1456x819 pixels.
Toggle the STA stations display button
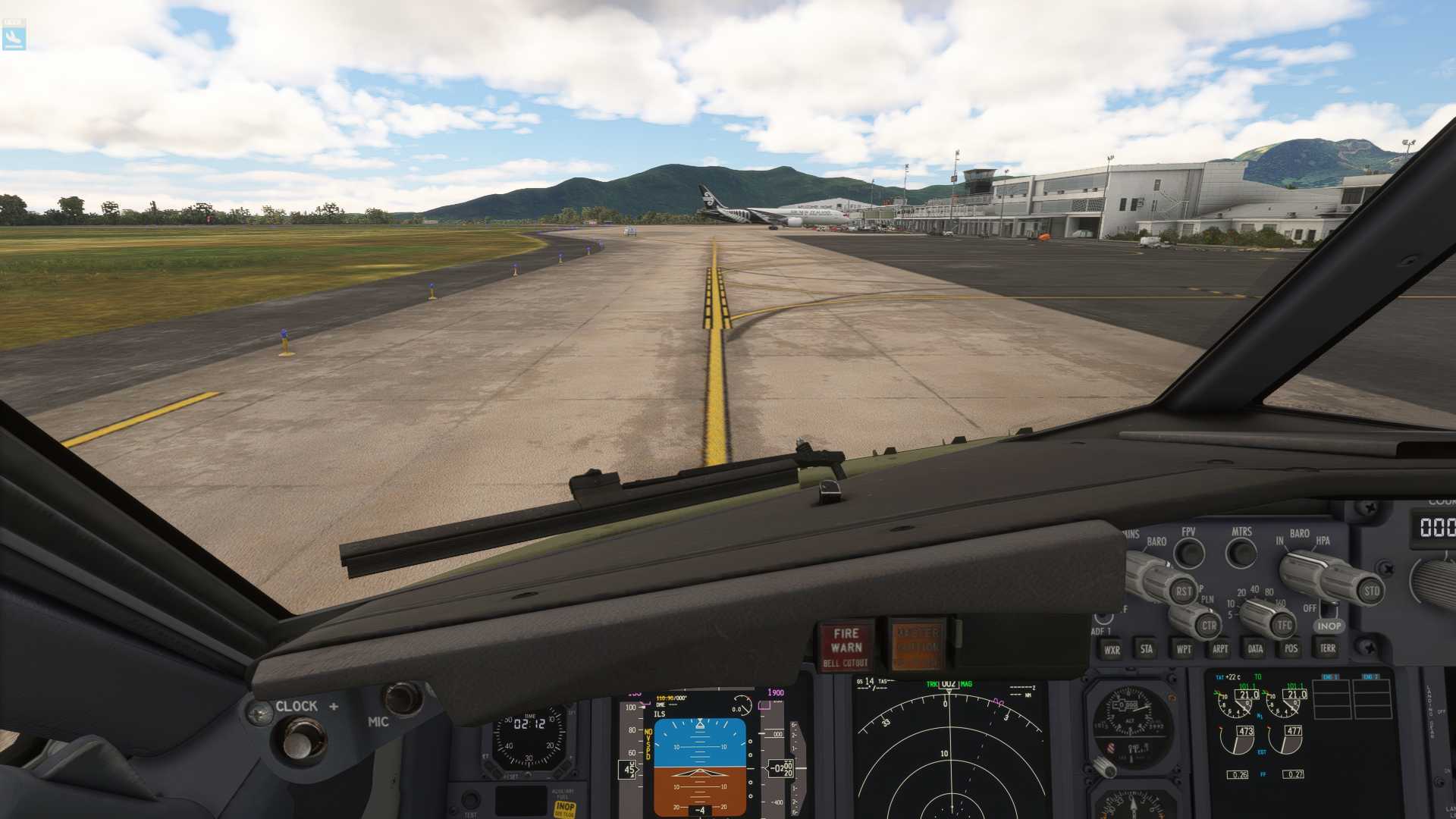point(1147,649)
